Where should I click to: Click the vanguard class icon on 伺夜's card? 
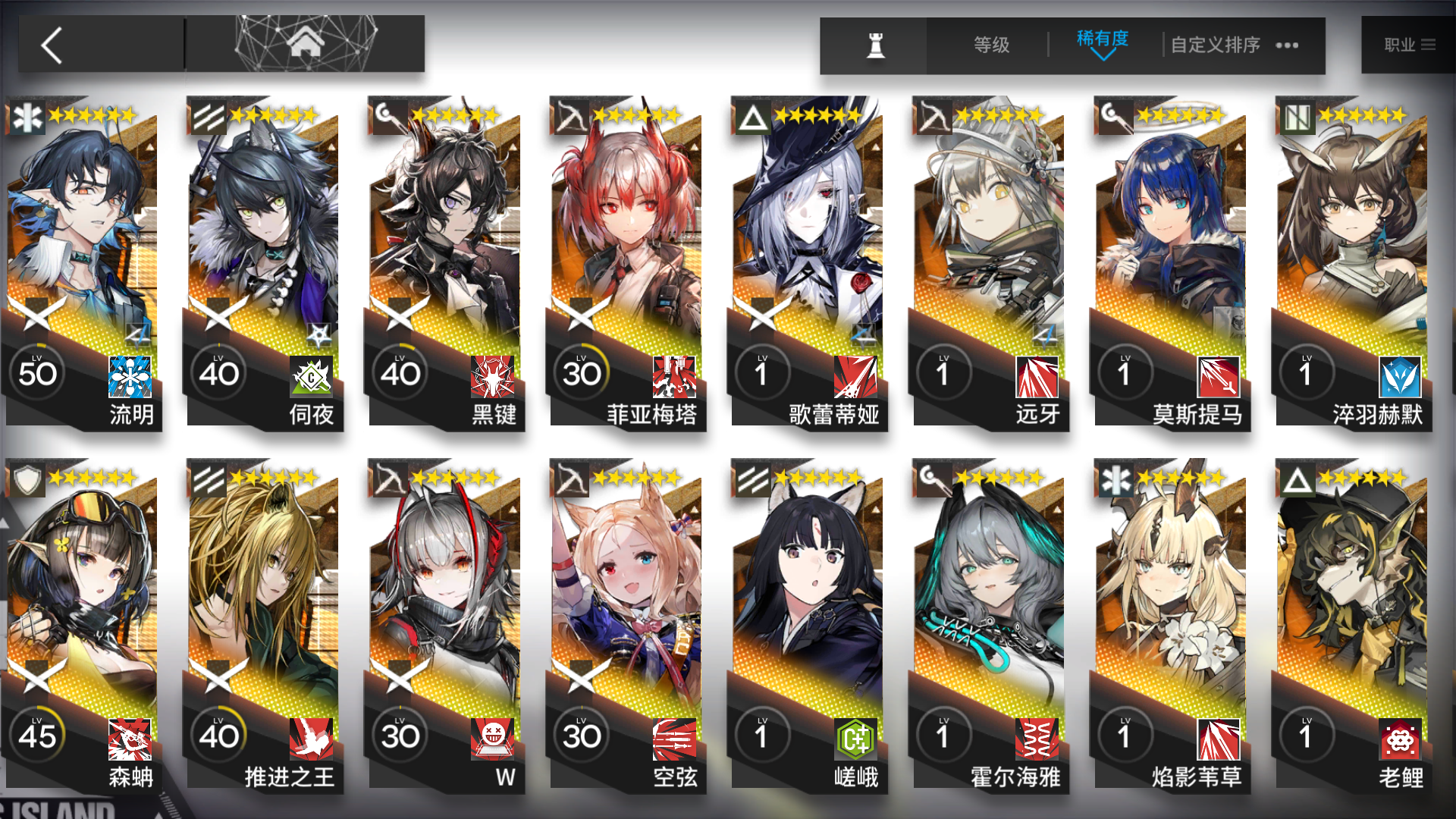[207, 118]
